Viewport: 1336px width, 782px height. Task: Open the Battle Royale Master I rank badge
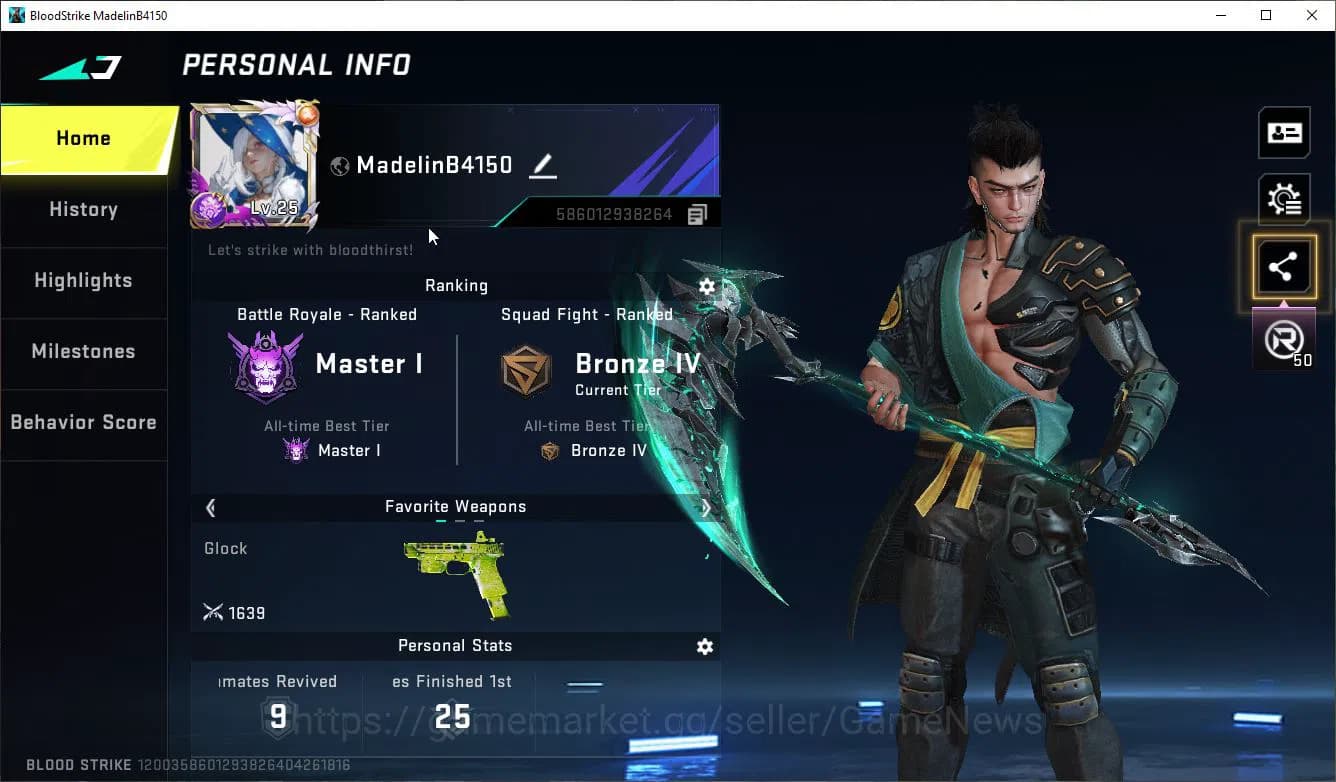tap(265, 363)
